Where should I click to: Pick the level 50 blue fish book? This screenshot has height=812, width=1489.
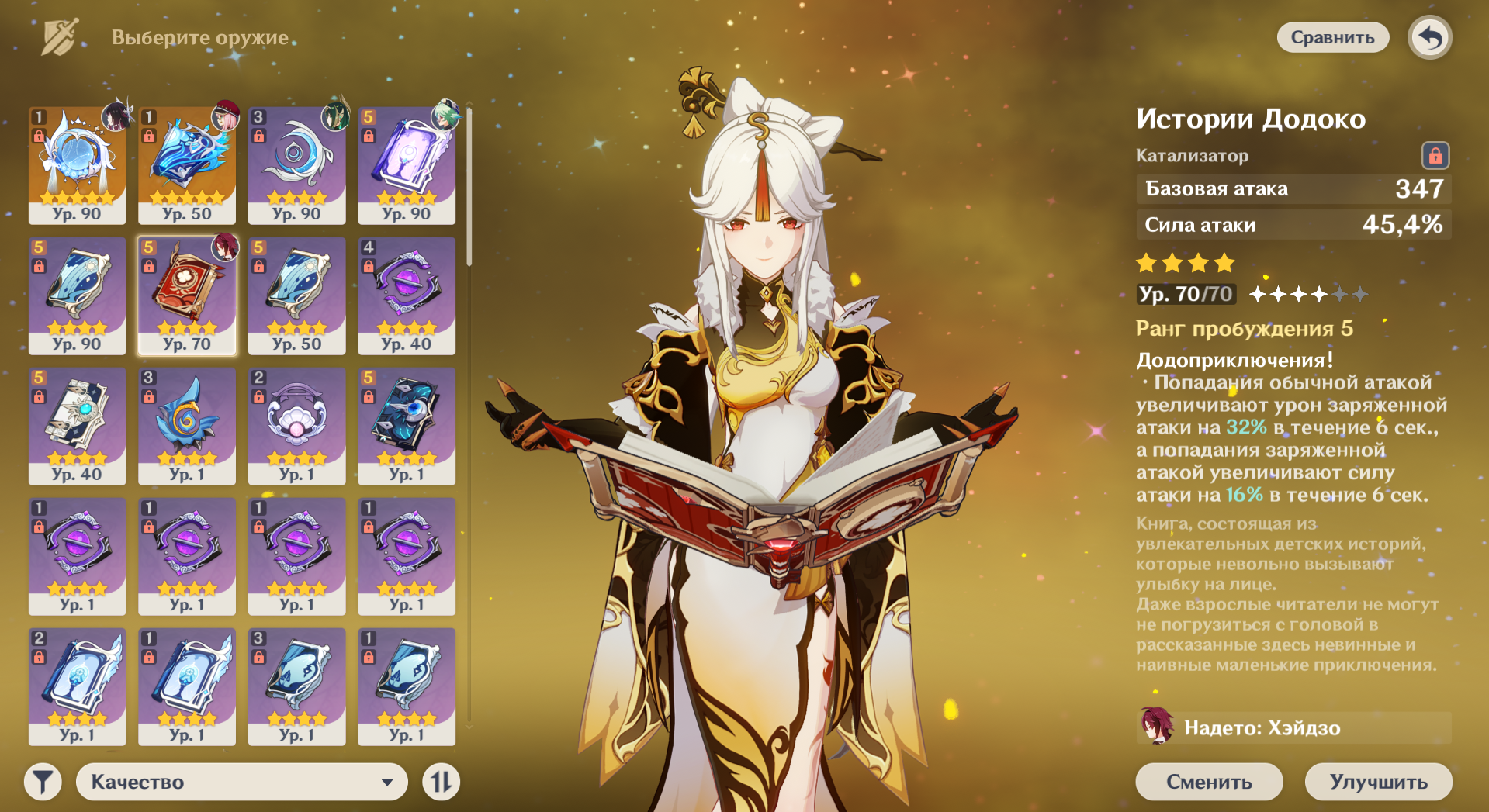point(296,295)
